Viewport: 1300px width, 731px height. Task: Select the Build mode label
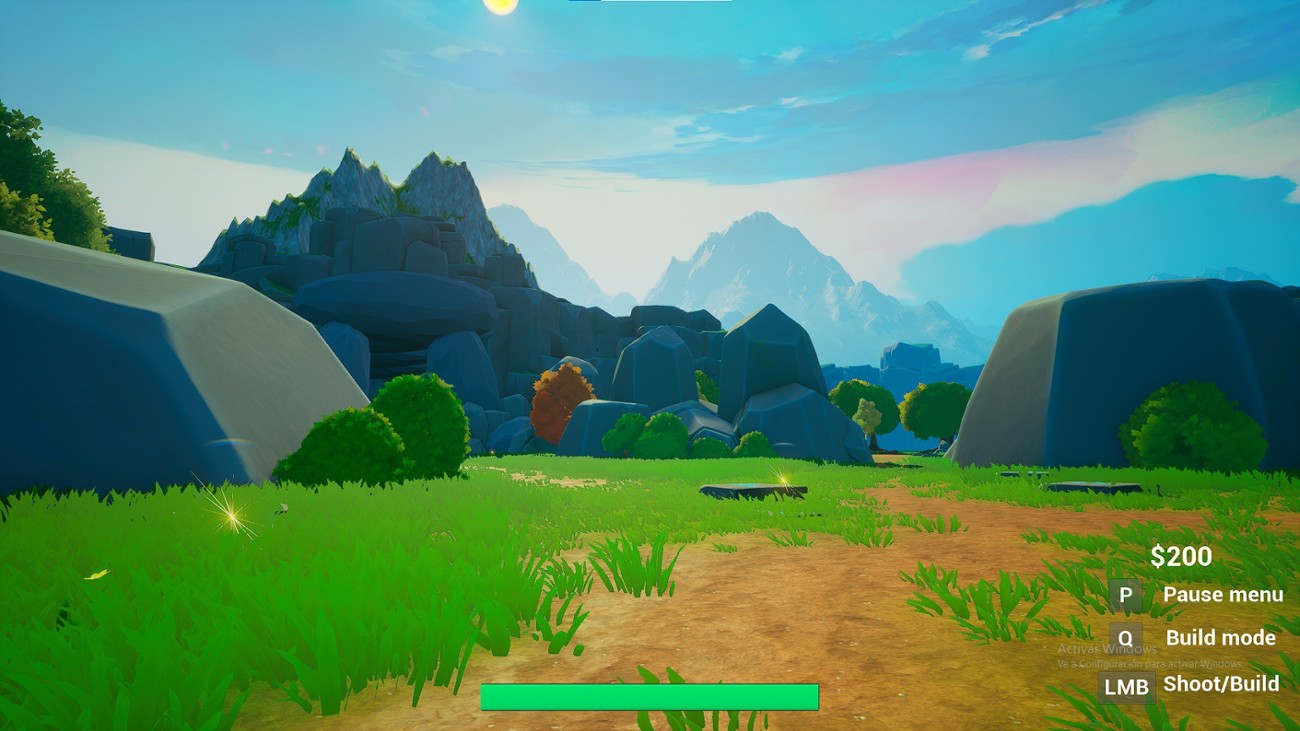(1220, 638)
